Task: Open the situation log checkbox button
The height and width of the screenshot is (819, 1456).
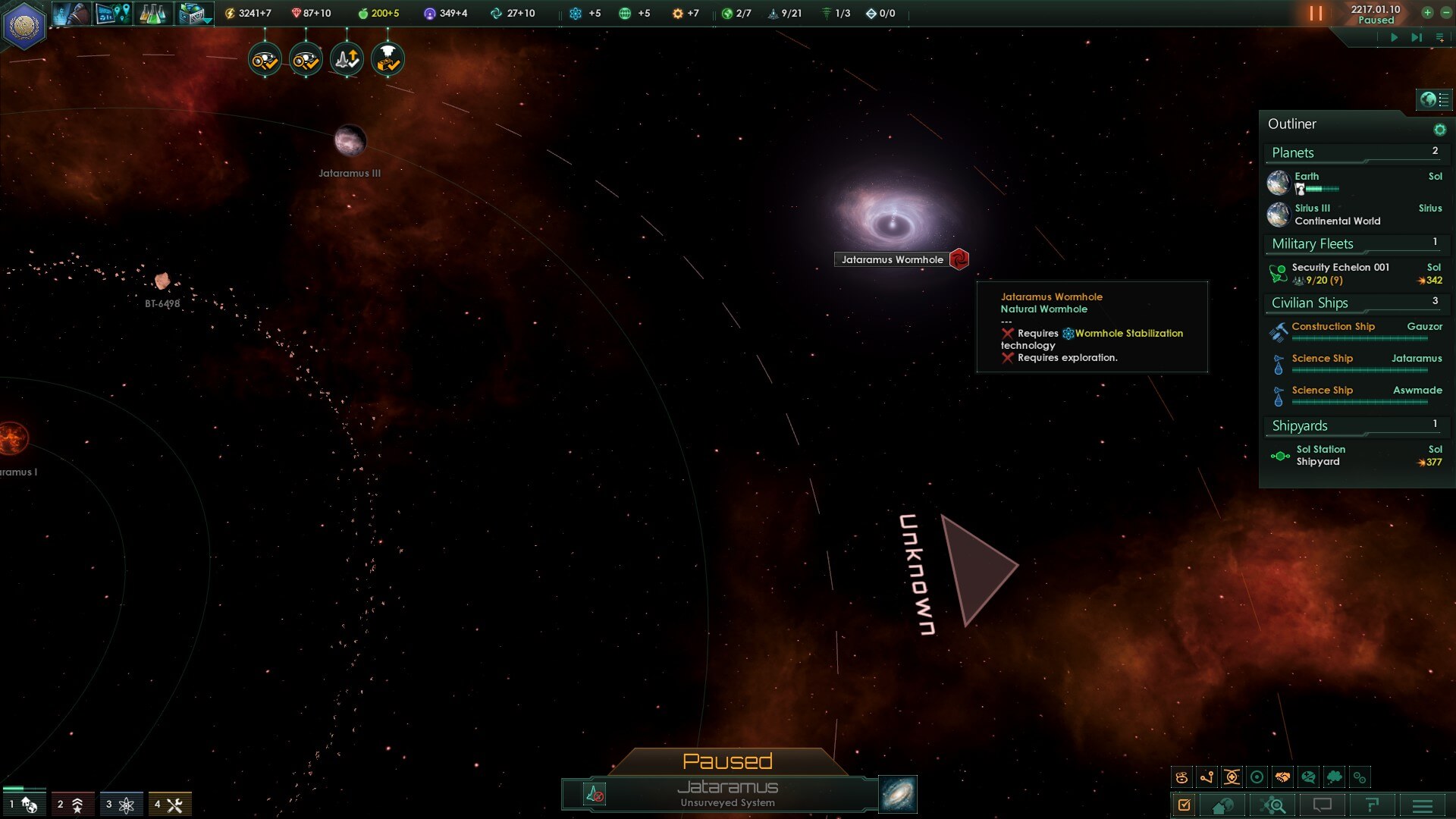Action: tap(1185, 805)
